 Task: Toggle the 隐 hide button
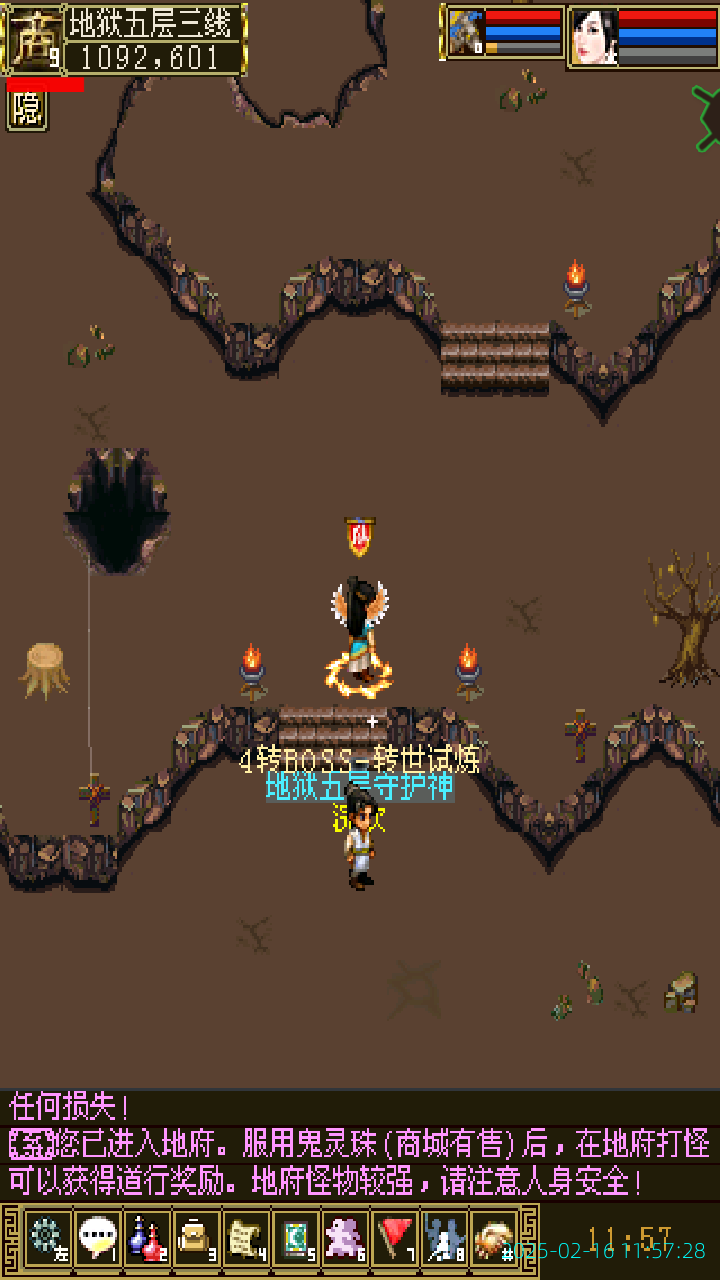(x=27, y=110)
